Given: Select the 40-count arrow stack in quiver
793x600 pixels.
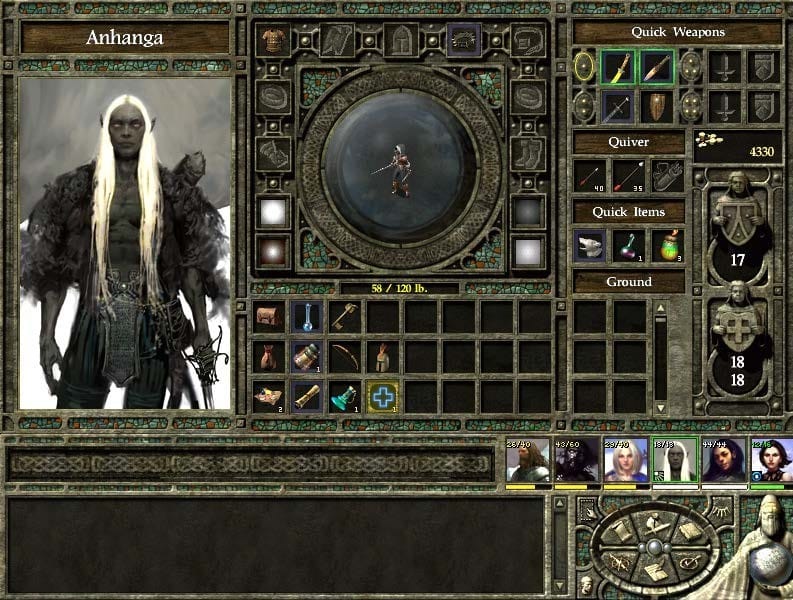Looking at the screenshot, I should point(591,176).
